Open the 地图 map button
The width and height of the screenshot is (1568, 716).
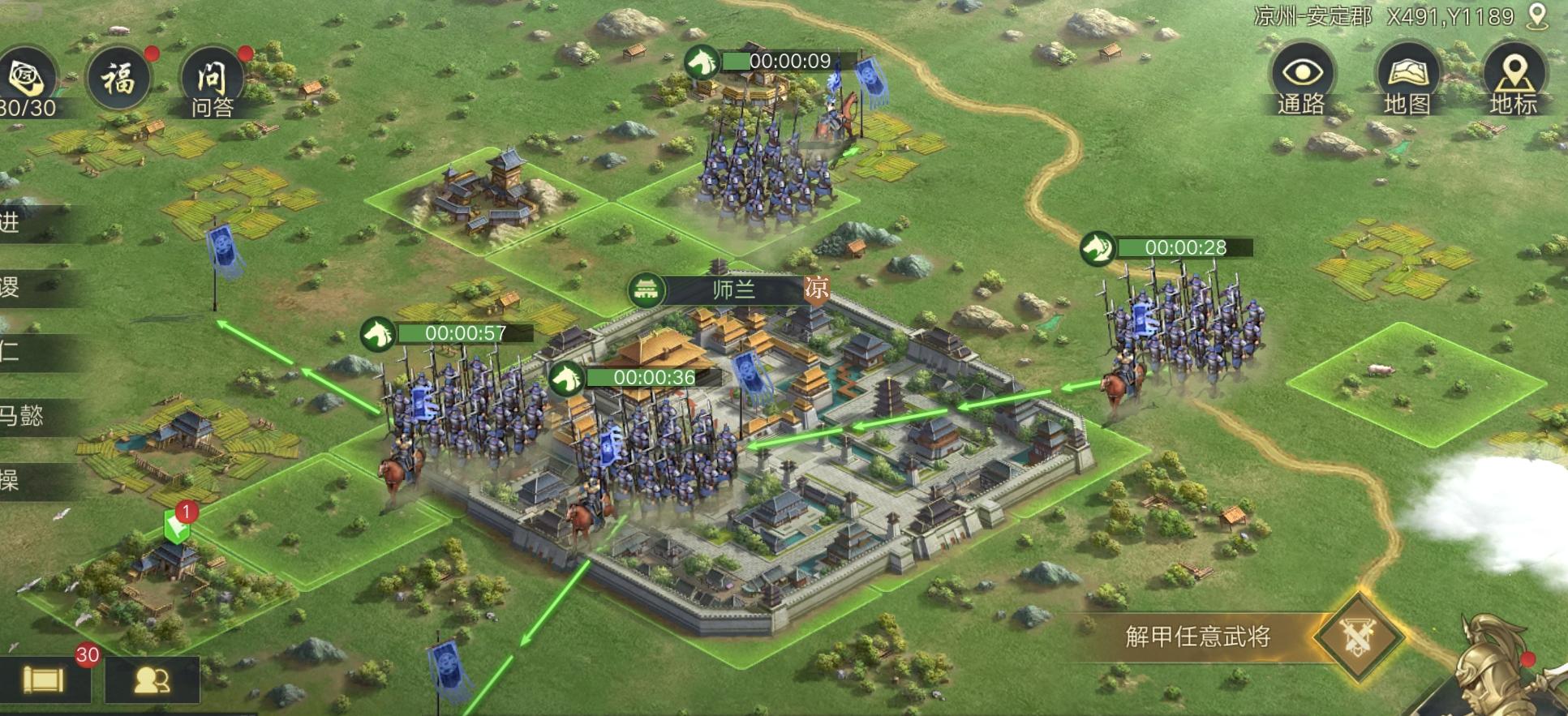1407,79
